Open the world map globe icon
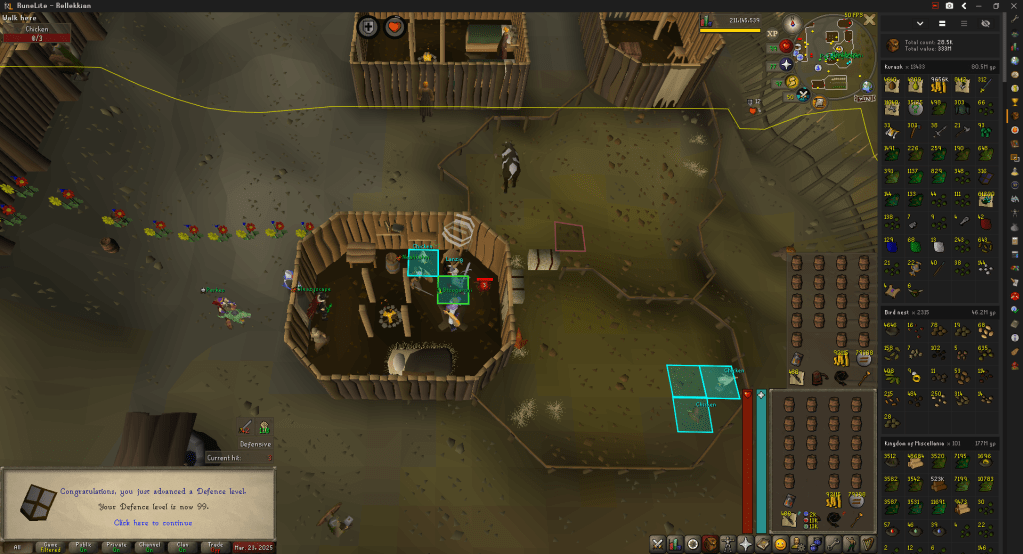The image size is (1023, 554). pyautogui.click(x=865, y=86)
